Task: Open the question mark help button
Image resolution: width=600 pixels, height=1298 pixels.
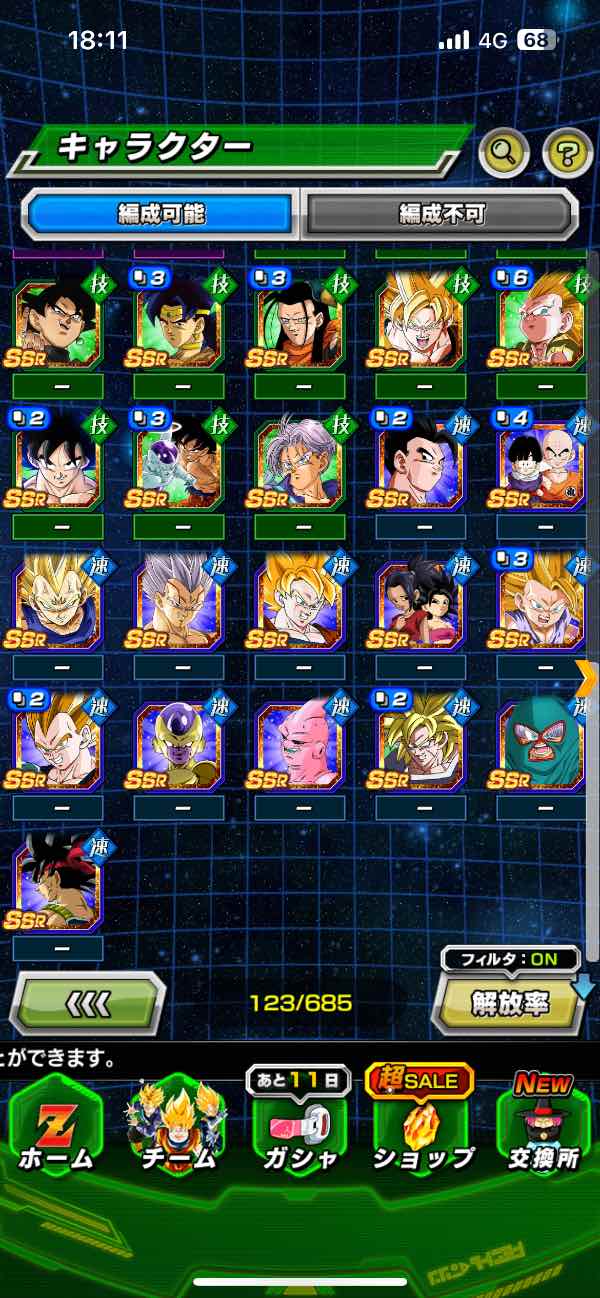Action: coord(567,153)
